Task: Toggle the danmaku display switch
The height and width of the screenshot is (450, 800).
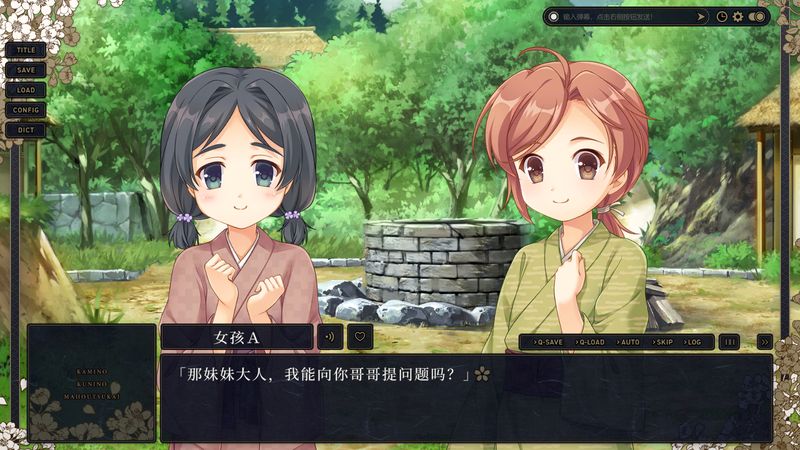Action: click(757, 17)
